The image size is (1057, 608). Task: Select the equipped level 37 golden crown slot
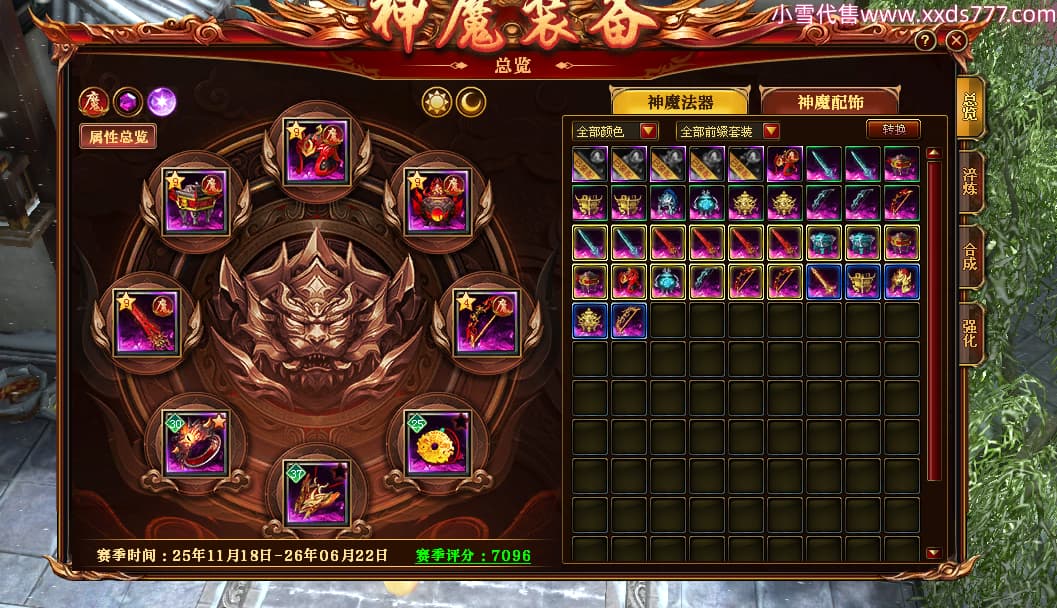316,491
